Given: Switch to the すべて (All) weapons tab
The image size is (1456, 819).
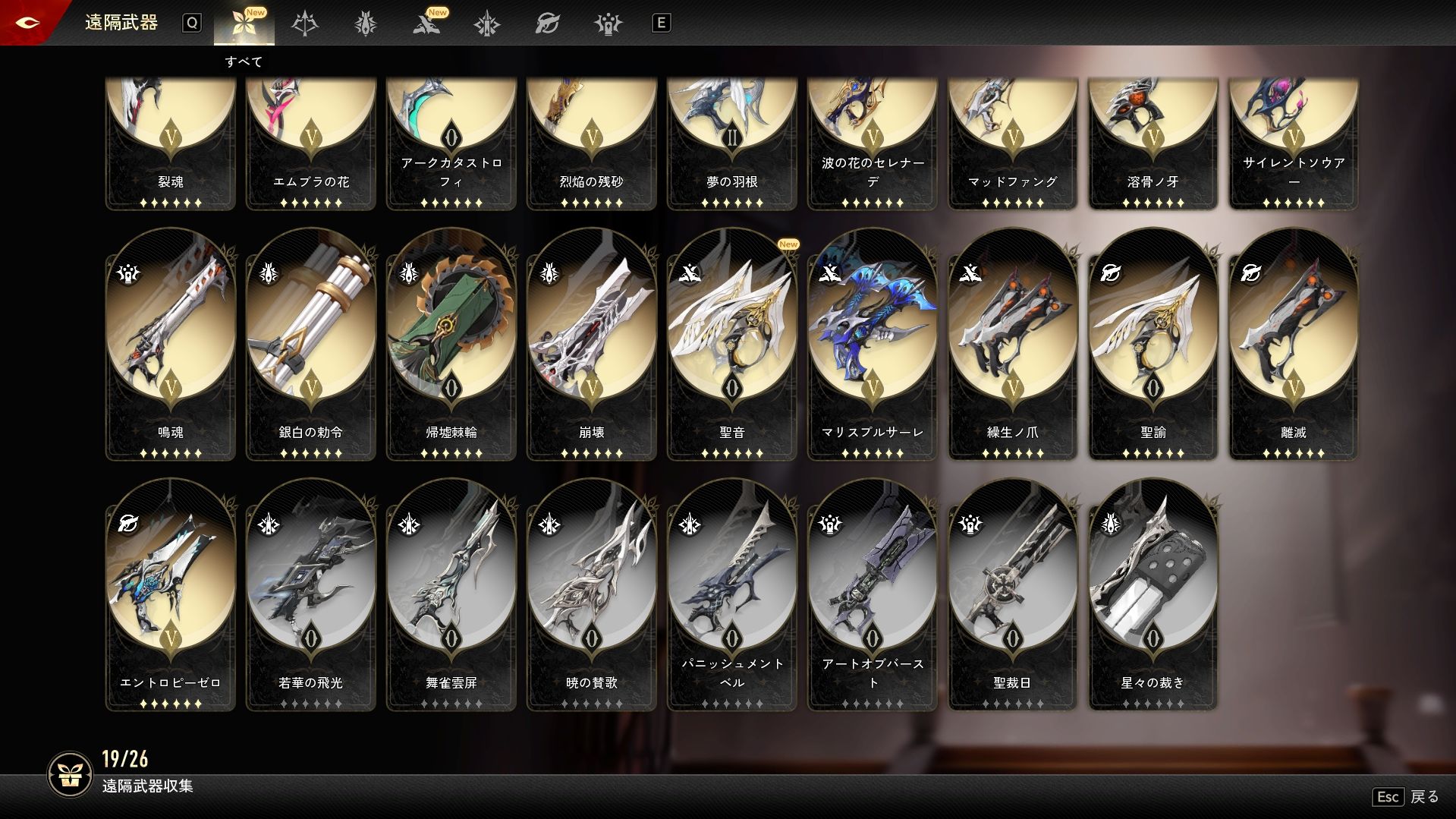Looking at the screenshot, I should click(244, 24).
